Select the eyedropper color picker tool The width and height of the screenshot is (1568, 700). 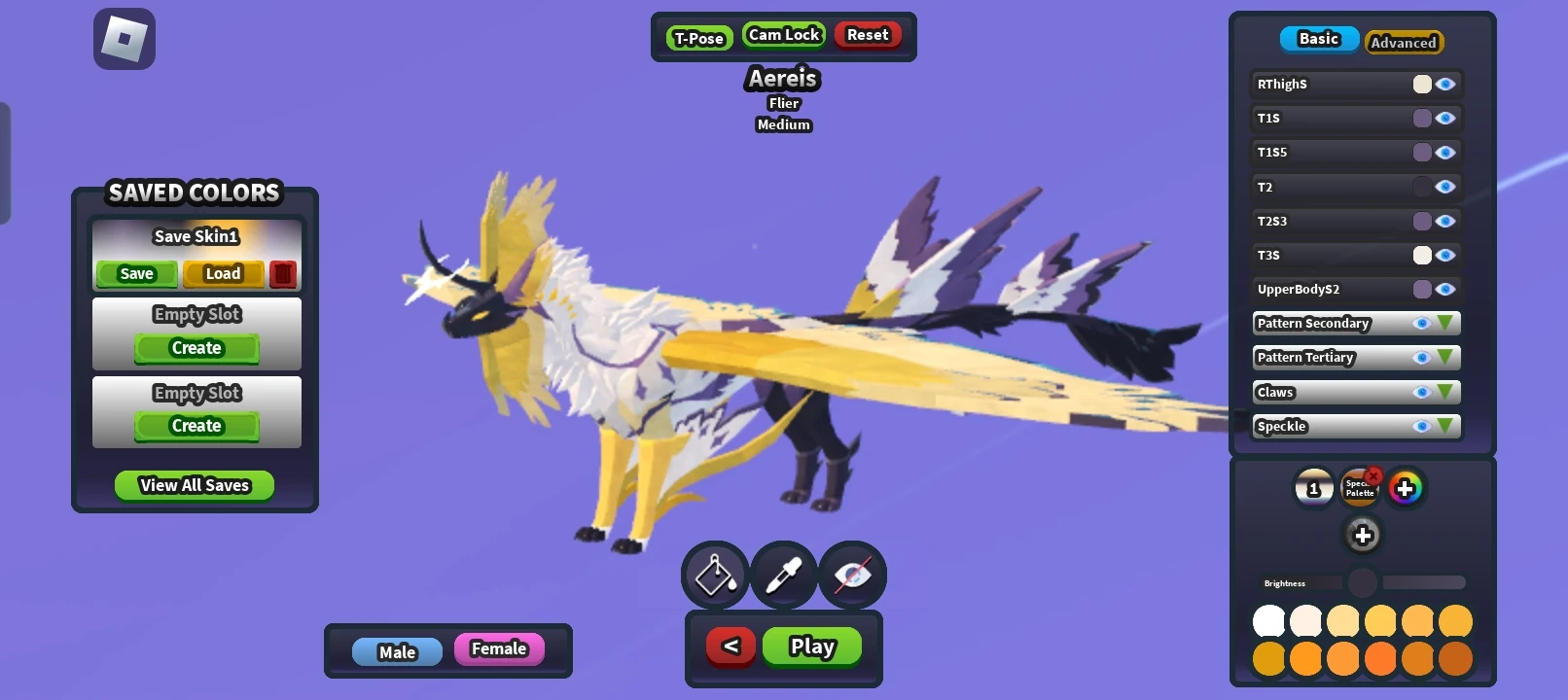783,575
